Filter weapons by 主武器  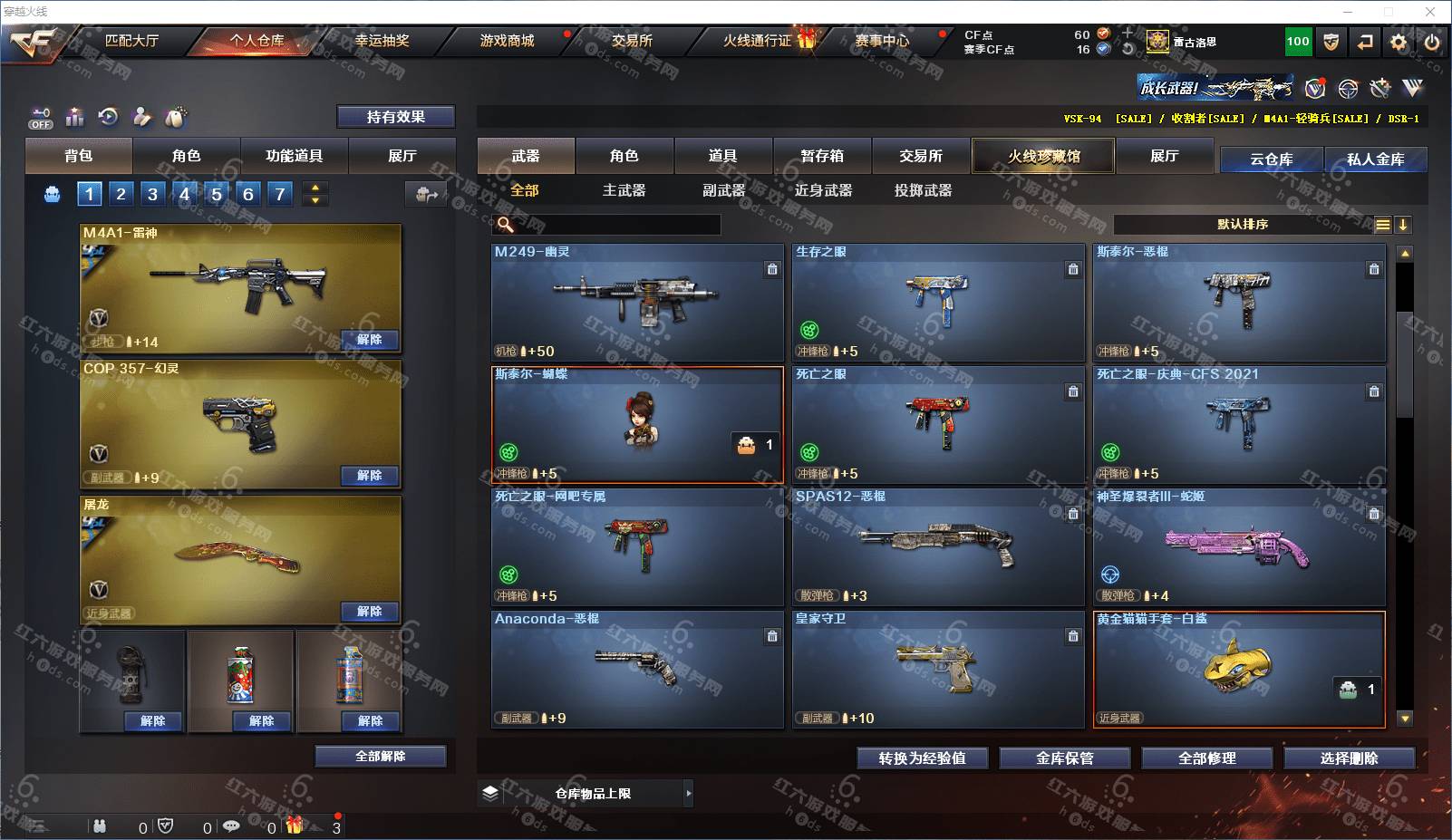[x=624, y=190]
